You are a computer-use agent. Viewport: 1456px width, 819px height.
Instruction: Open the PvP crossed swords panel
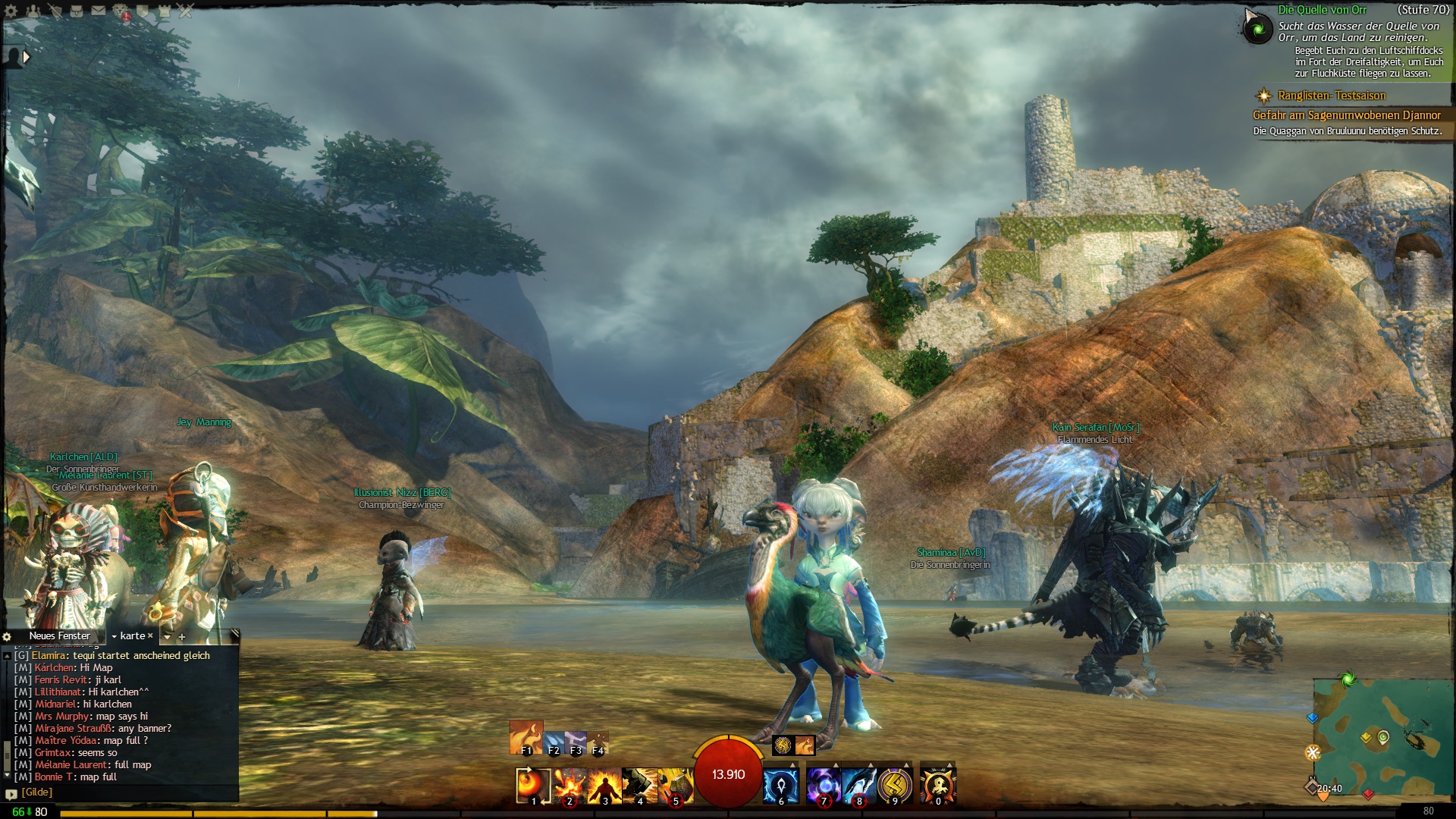pyautogui.click(x=186, y=11)
